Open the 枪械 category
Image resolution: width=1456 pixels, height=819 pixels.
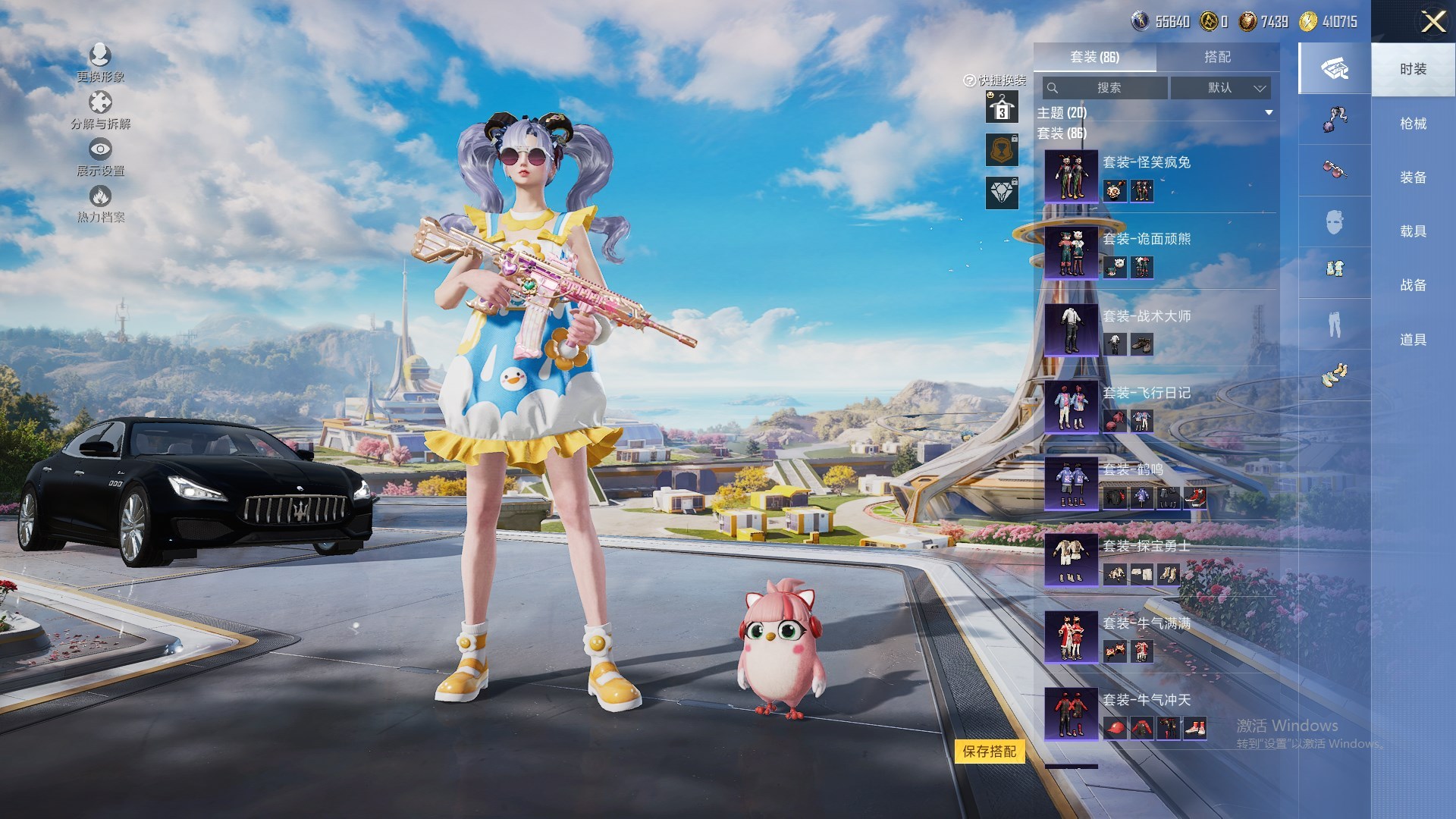coord(1413,124)
